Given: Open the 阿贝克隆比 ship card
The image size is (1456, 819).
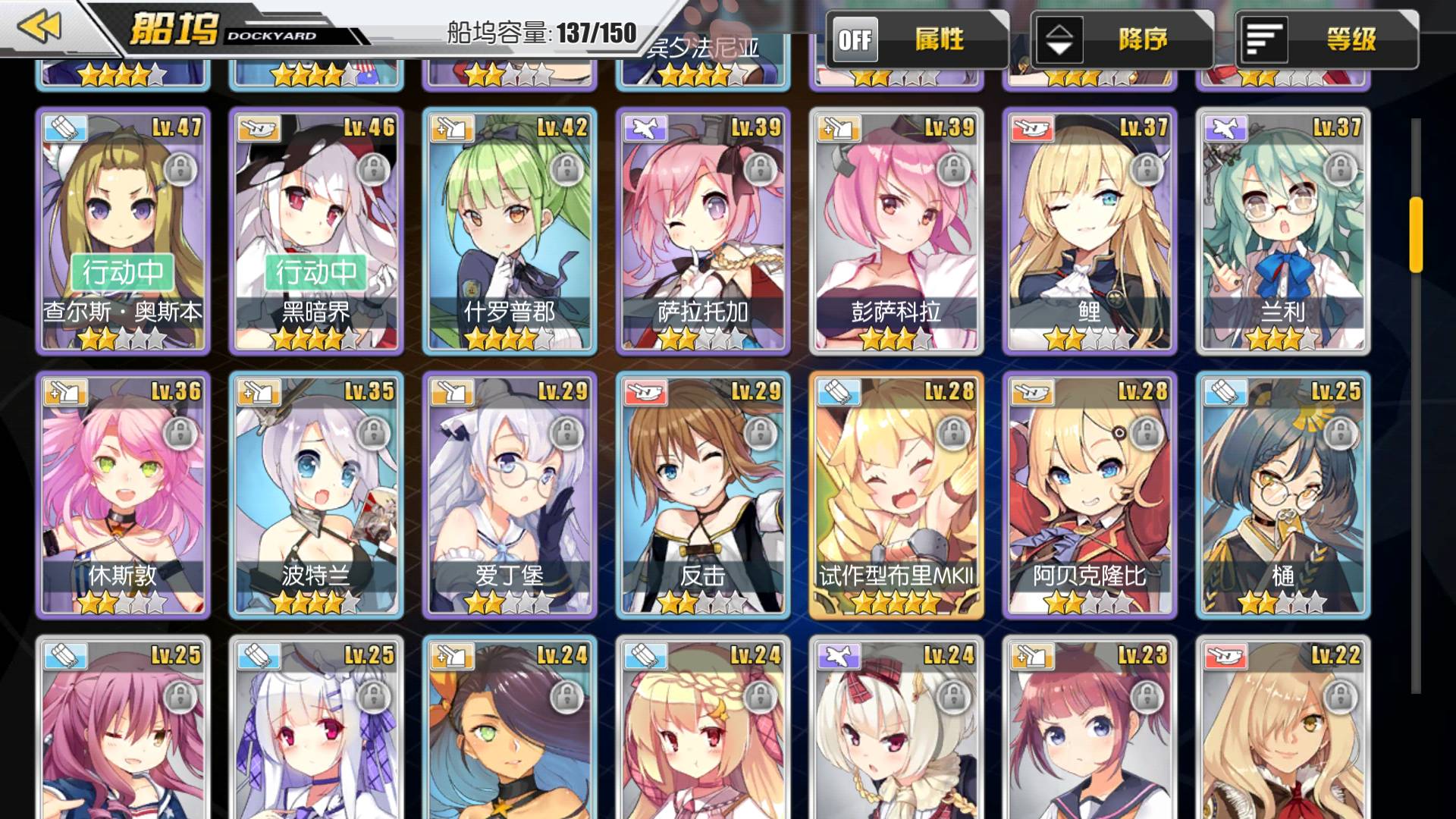Looking at the screenshot, I should [1090, 495].
